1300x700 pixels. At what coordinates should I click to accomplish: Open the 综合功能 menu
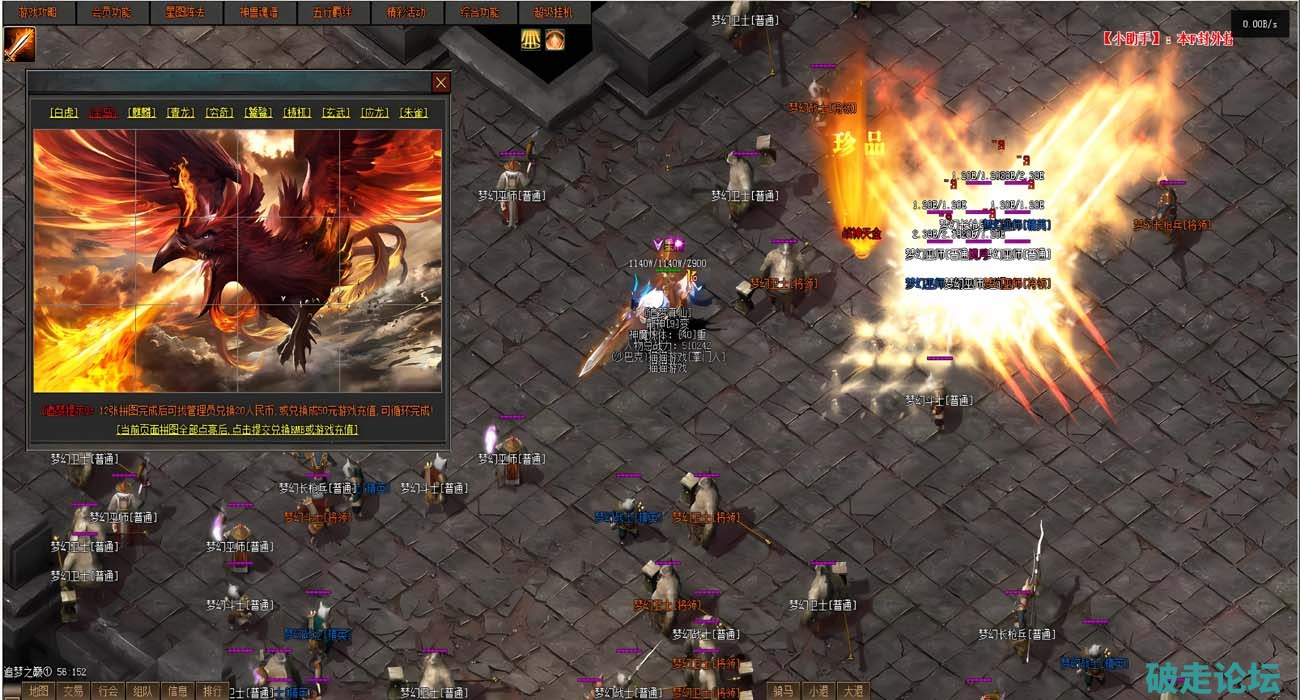(478, 13)
